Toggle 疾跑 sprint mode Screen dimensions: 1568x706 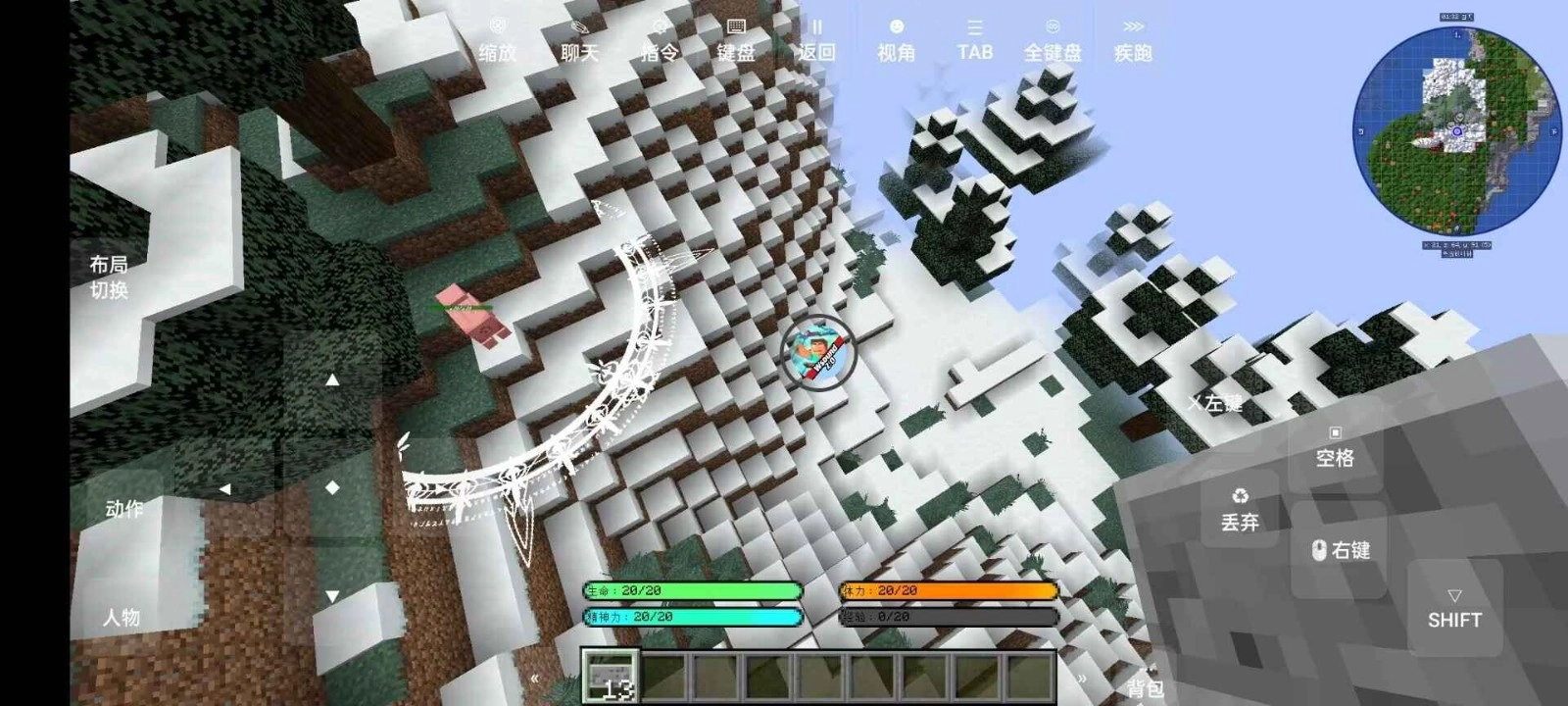pos(1134,39)
